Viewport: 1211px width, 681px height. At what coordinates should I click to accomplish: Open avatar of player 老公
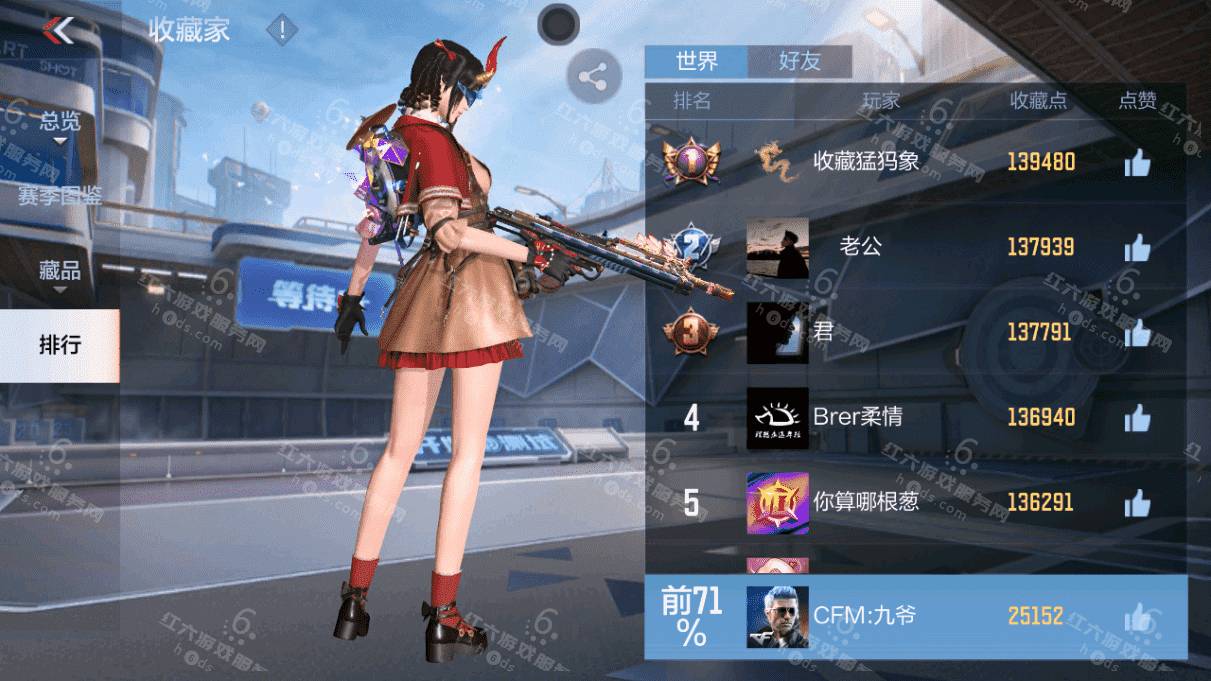tap(777, 248)
